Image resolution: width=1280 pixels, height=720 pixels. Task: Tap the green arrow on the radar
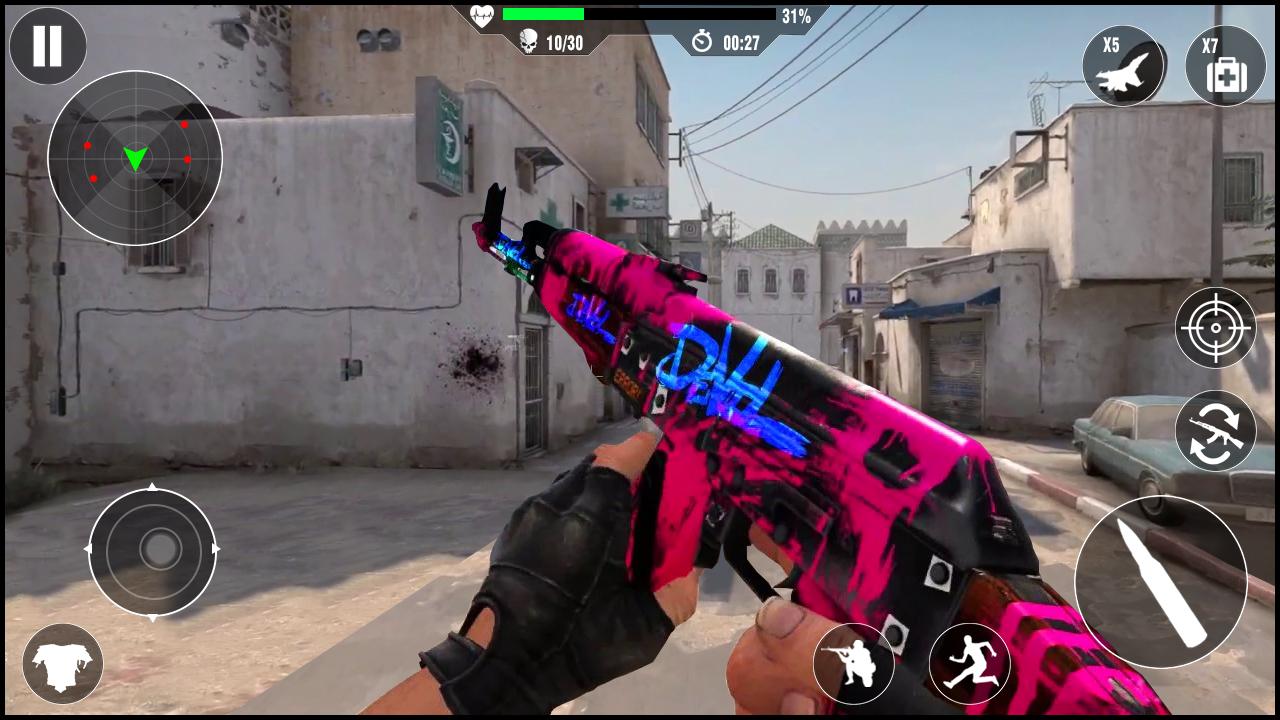(135, 157)
